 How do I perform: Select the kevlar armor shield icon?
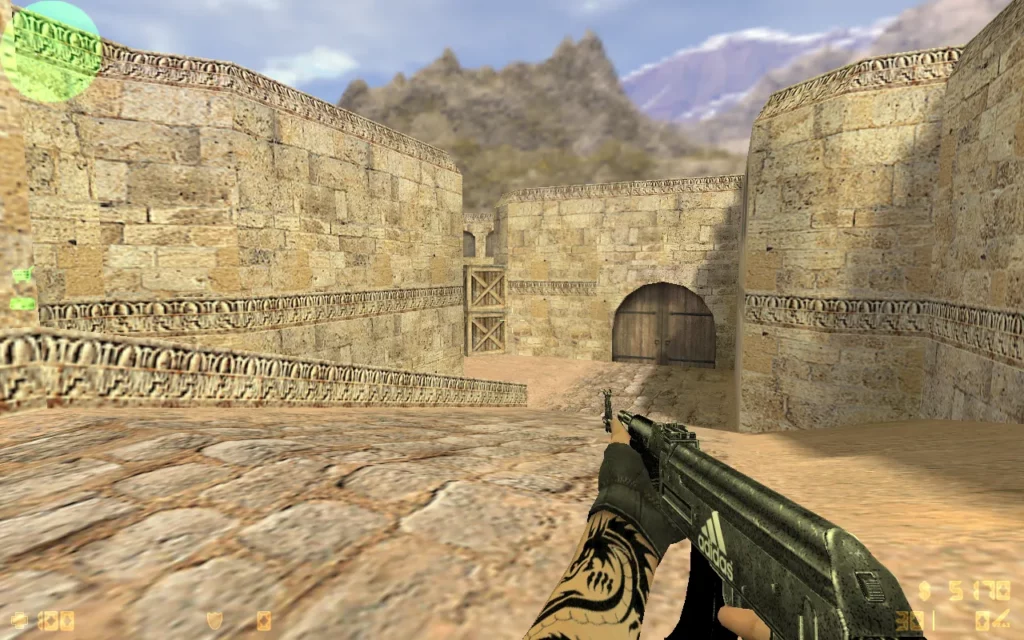[214, 621]
